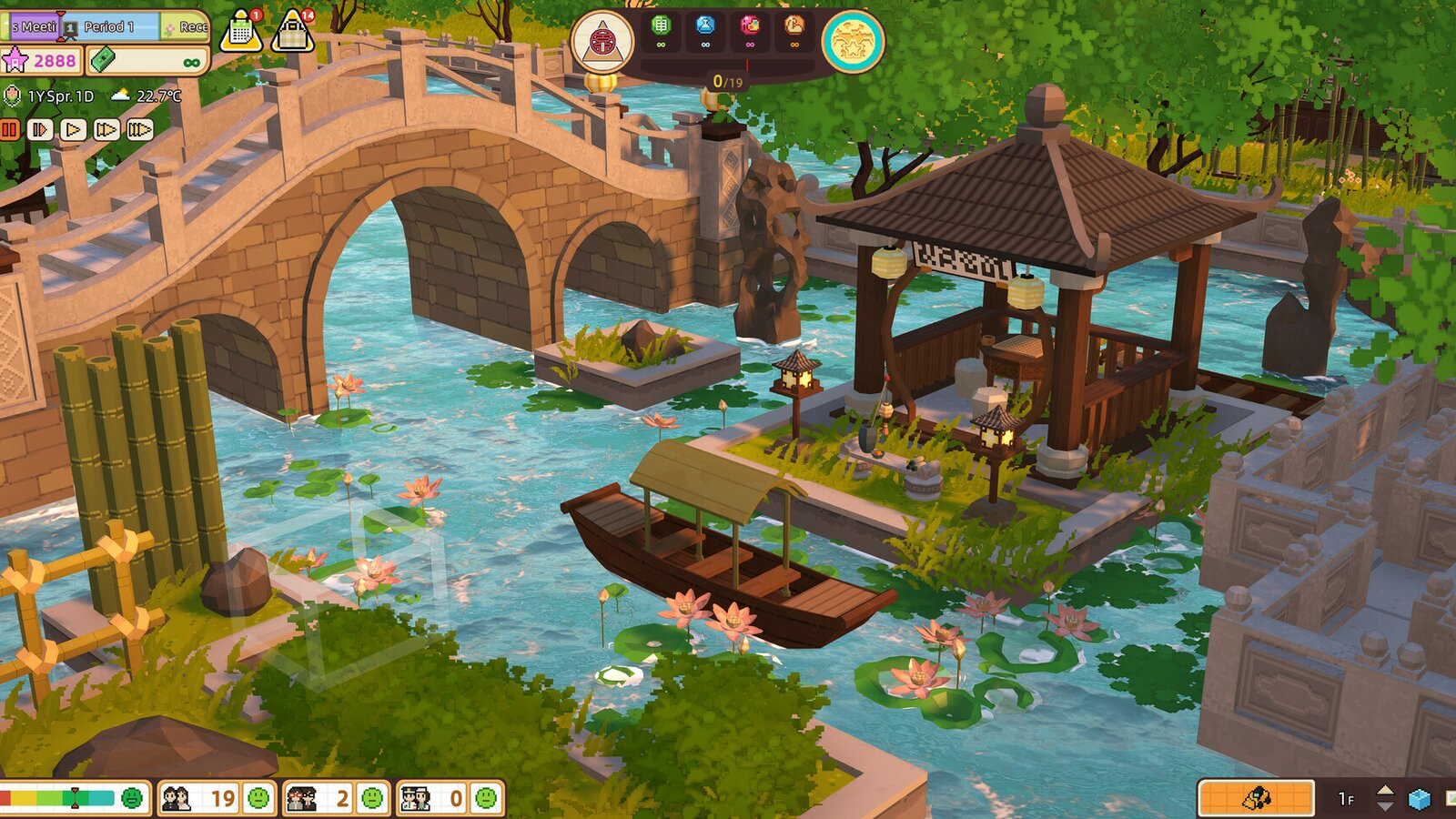1456x819 pixels.
Task: Click the red school emblem badge
Action: tap(603, 41)
